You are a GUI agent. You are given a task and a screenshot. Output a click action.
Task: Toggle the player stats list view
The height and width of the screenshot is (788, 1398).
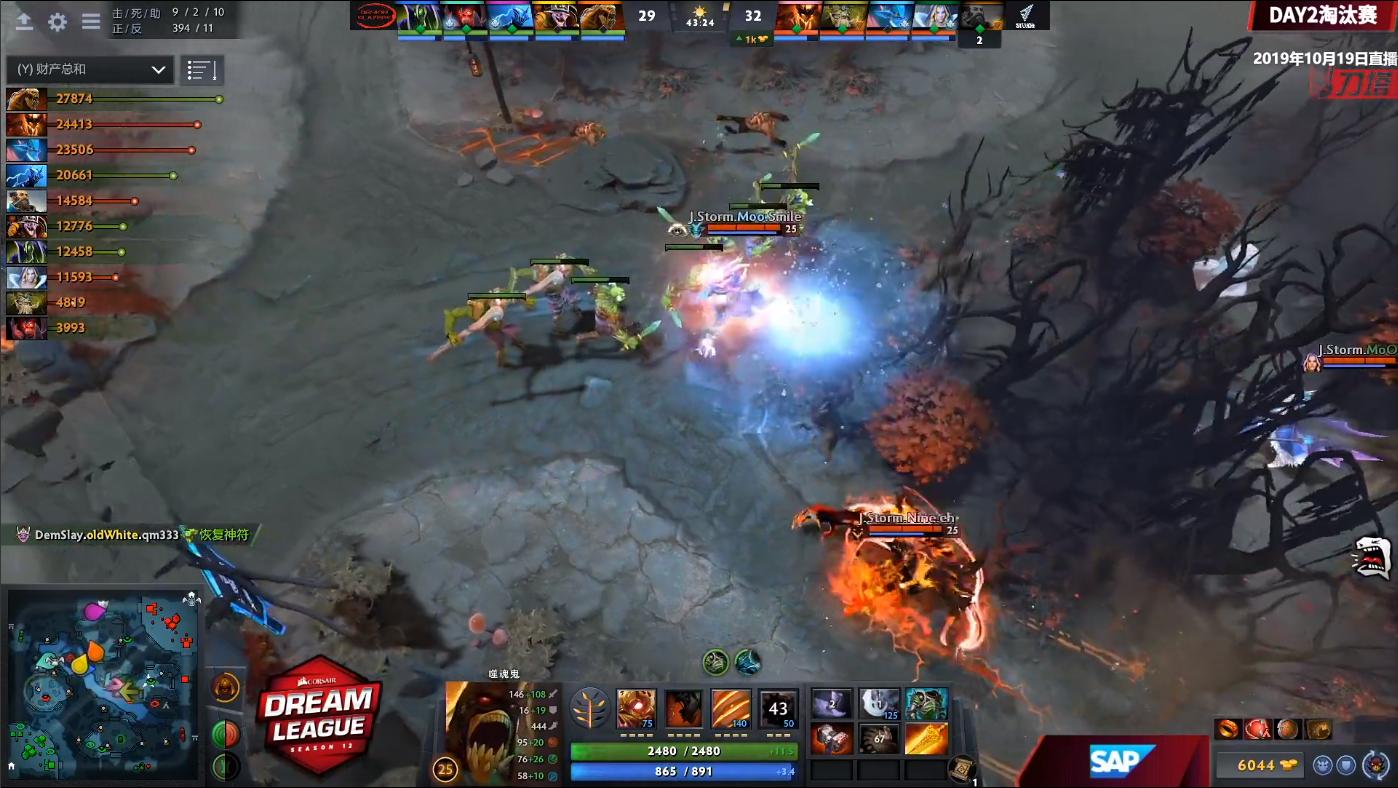click(x=203, y=70)
